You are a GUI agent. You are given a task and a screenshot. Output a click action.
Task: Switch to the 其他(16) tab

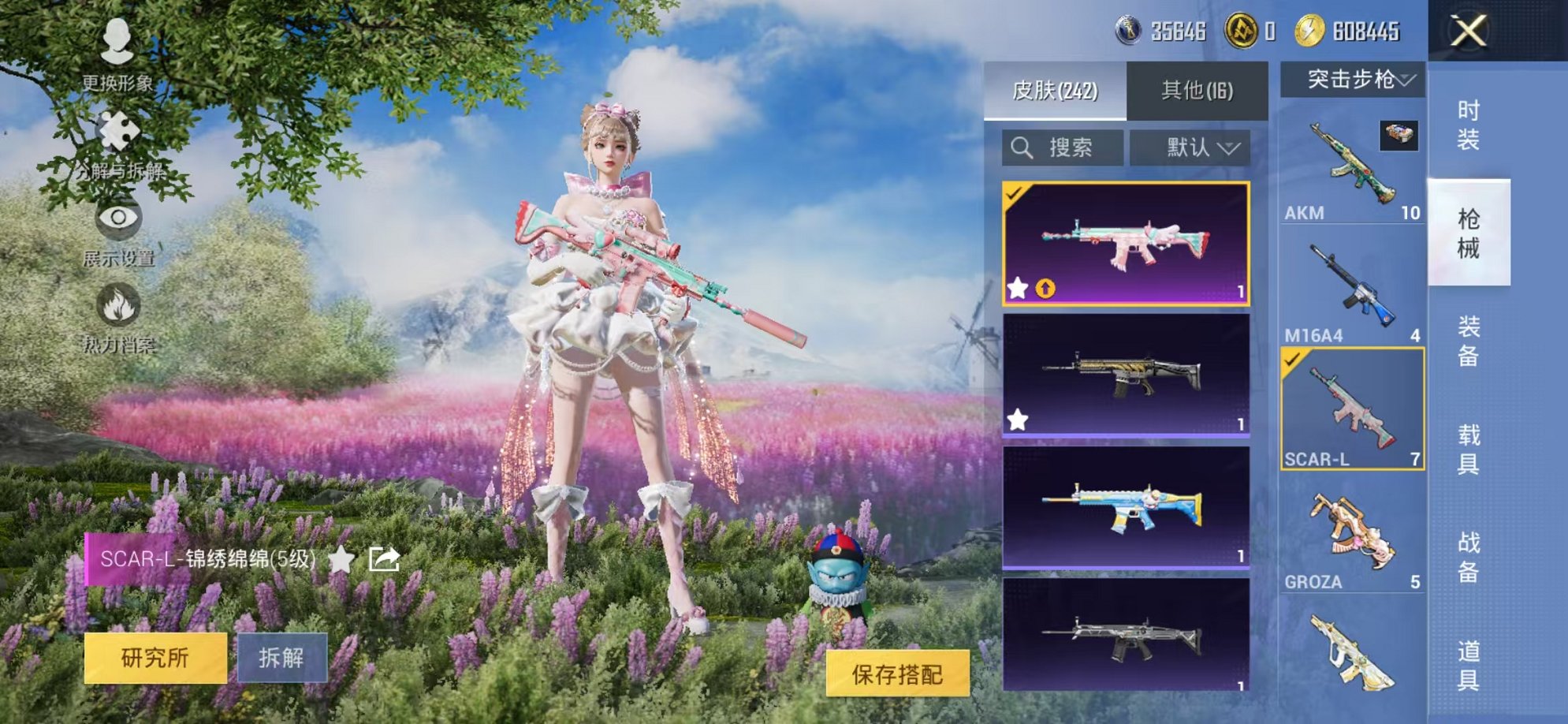point(1197,91)
